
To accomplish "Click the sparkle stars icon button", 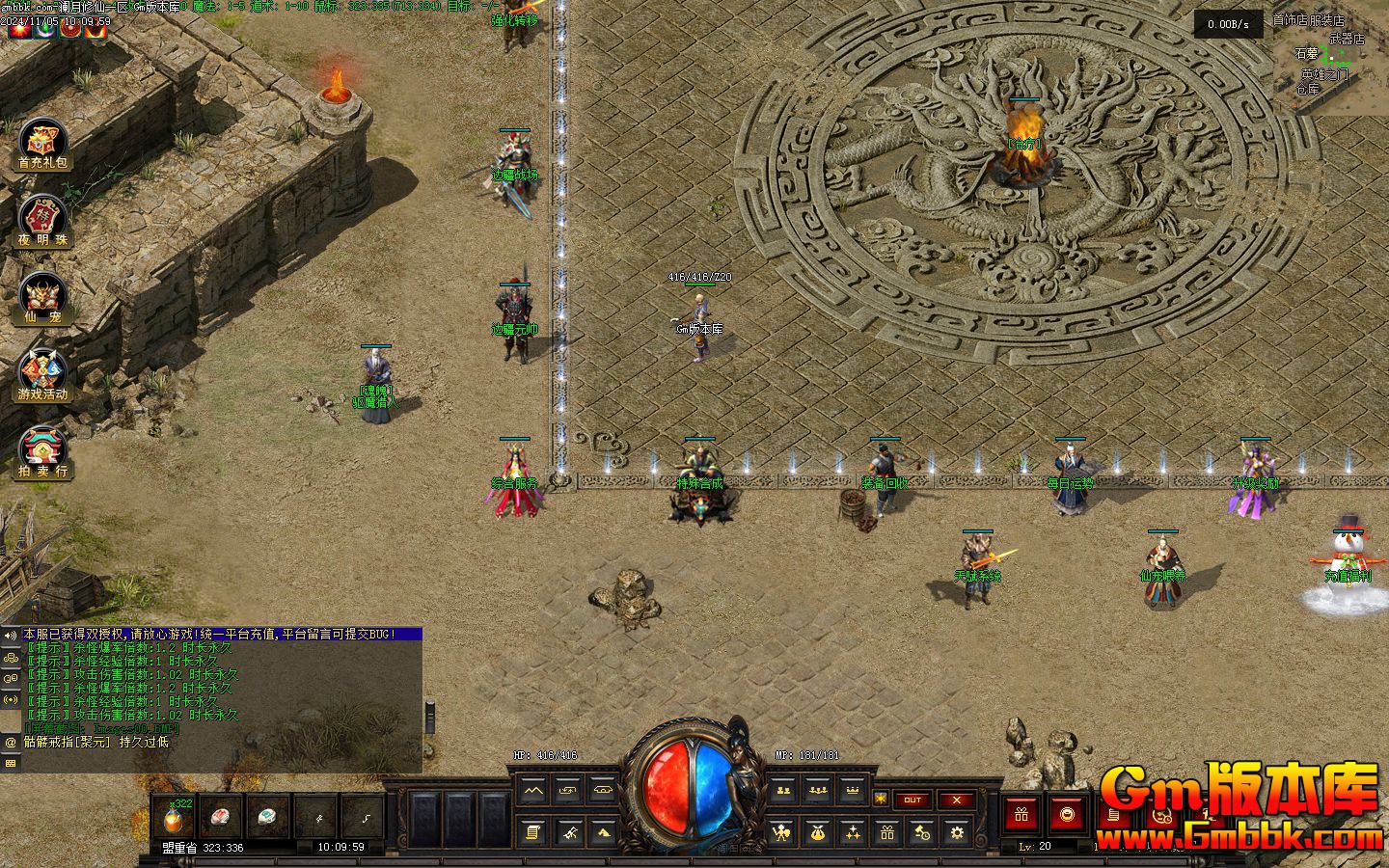I will 852,831.
